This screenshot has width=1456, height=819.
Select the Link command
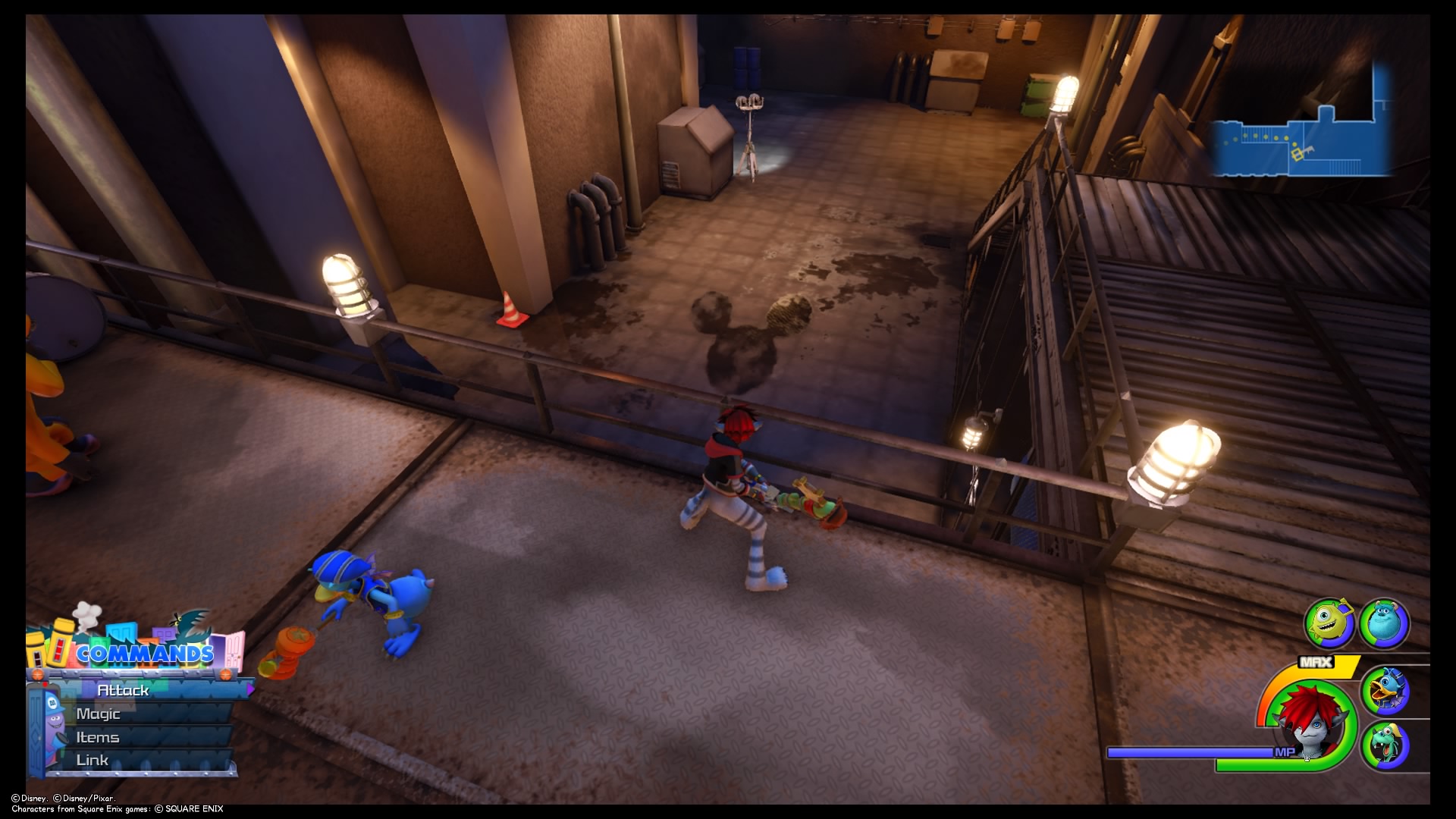(93, 760)
